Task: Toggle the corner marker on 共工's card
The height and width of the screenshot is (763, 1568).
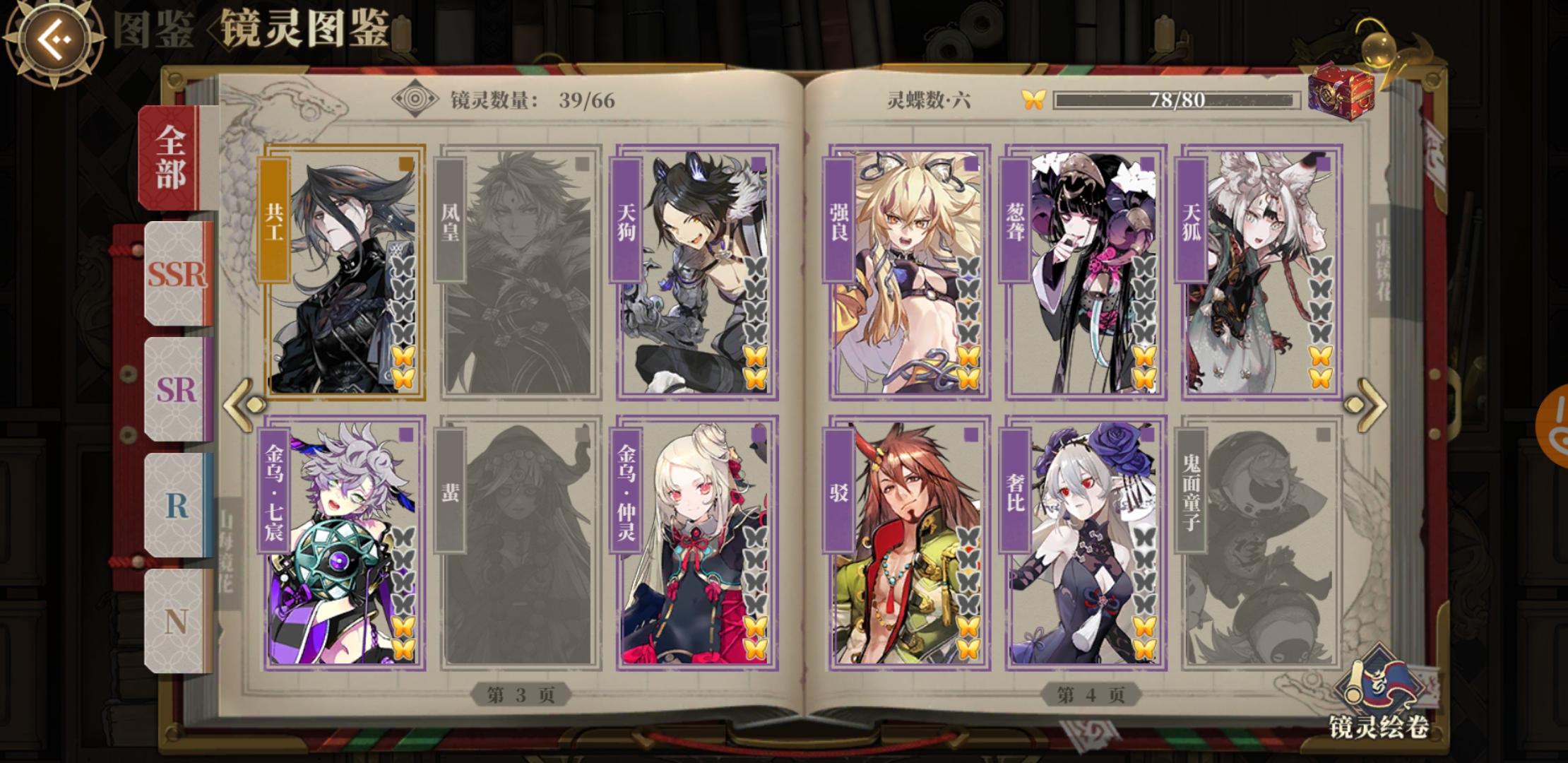Action: 405,162
